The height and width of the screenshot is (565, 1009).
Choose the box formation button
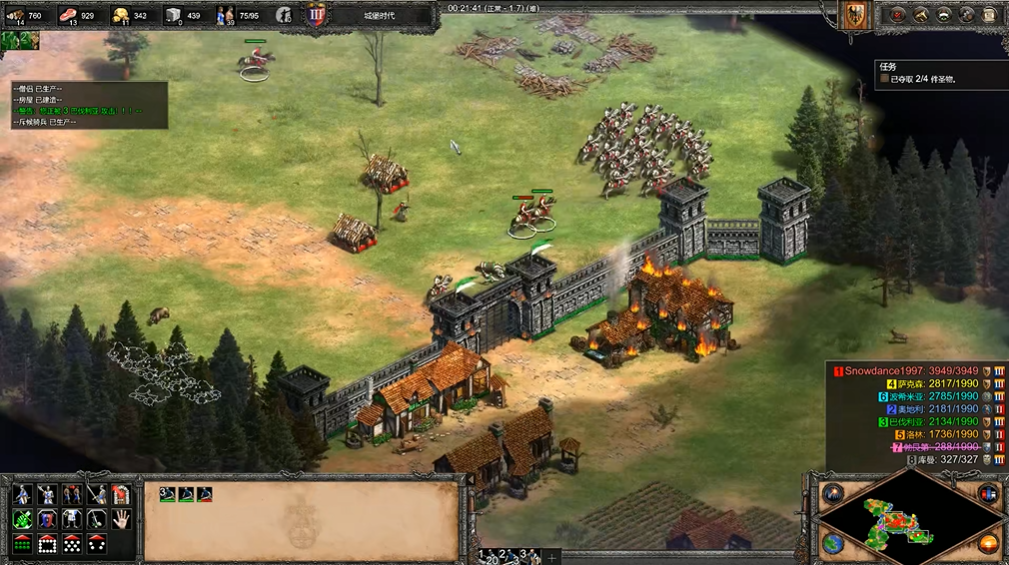(47, 544)
